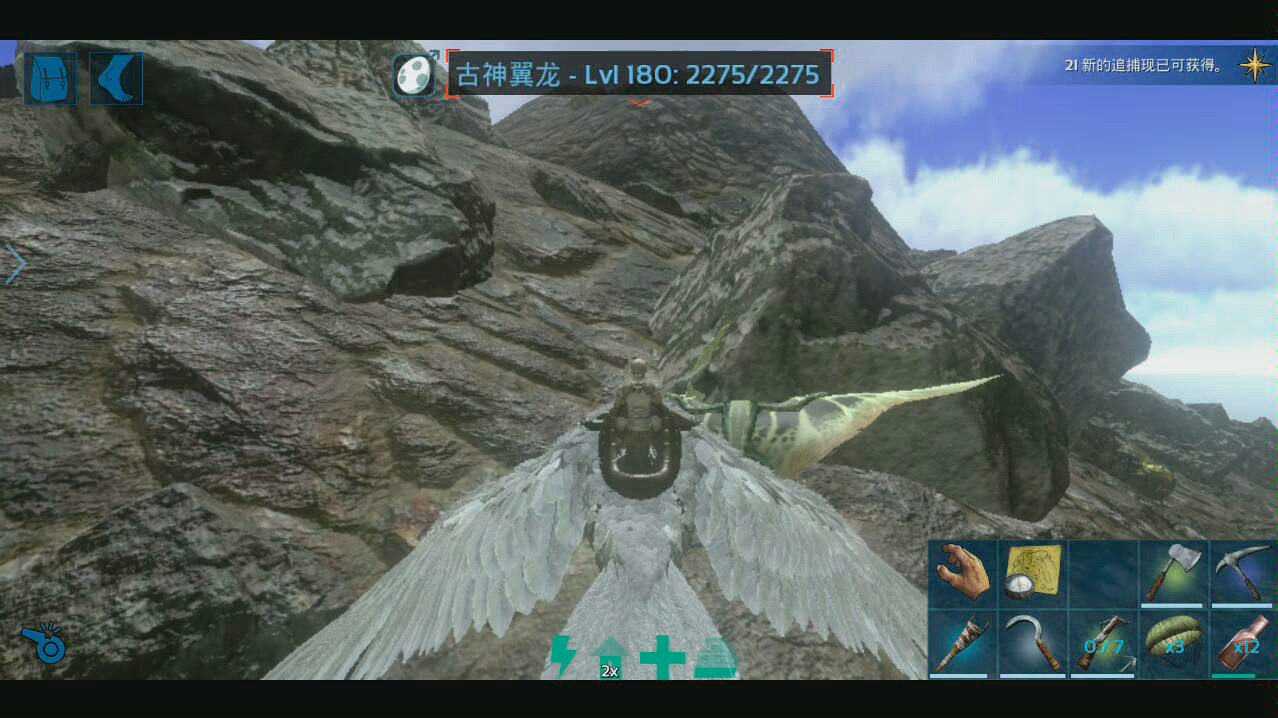Blow the whistle command icon

tap(44, 643)
